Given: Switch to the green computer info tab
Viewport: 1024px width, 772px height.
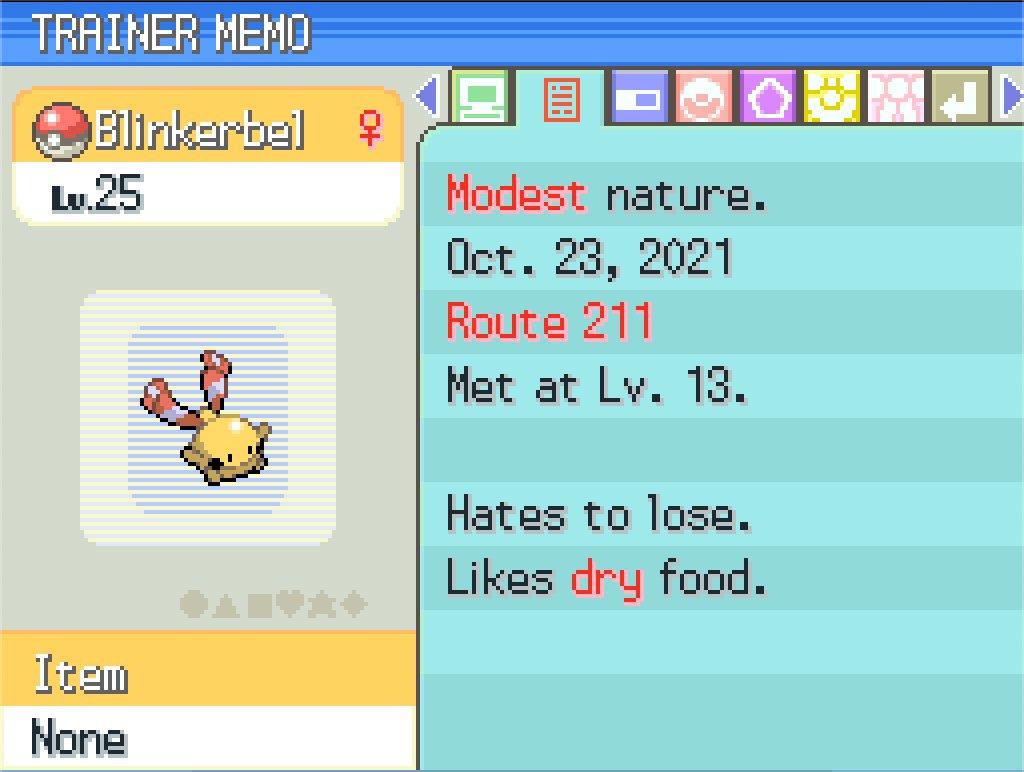Looking at the screenshot, I should click(x=482, y=98).
